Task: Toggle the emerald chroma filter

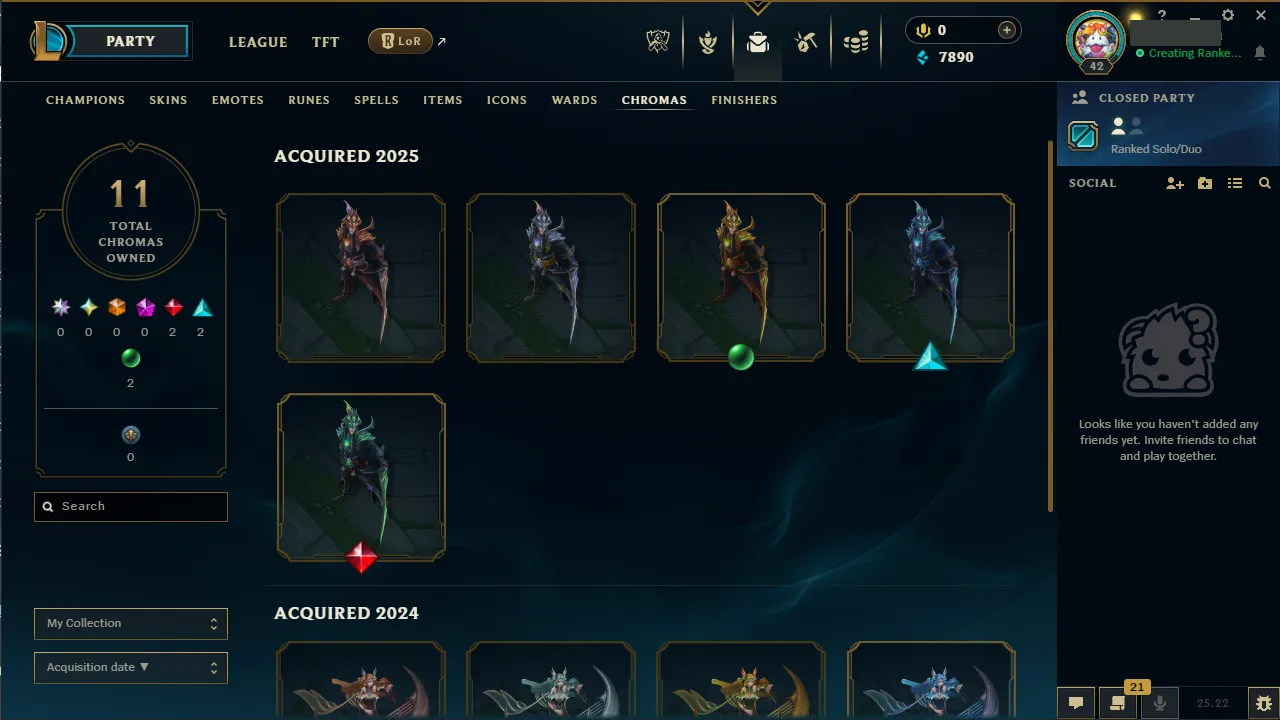Action: 130,358
